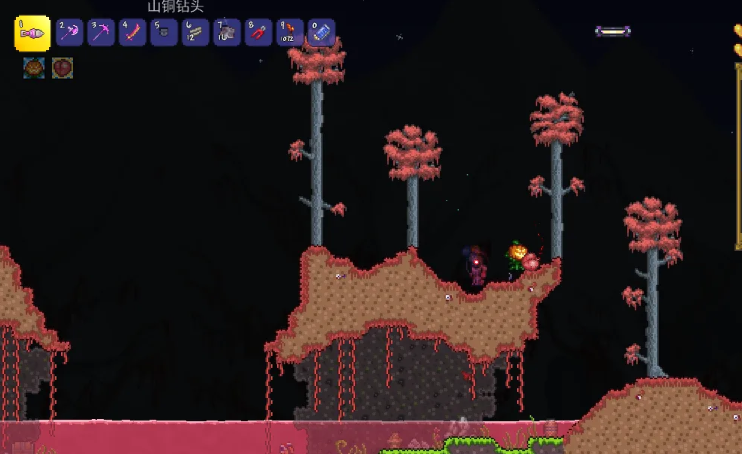The image size is (742, 454).
Task: Click the pumpkin pet buff icon
Action: click(33, 68)
